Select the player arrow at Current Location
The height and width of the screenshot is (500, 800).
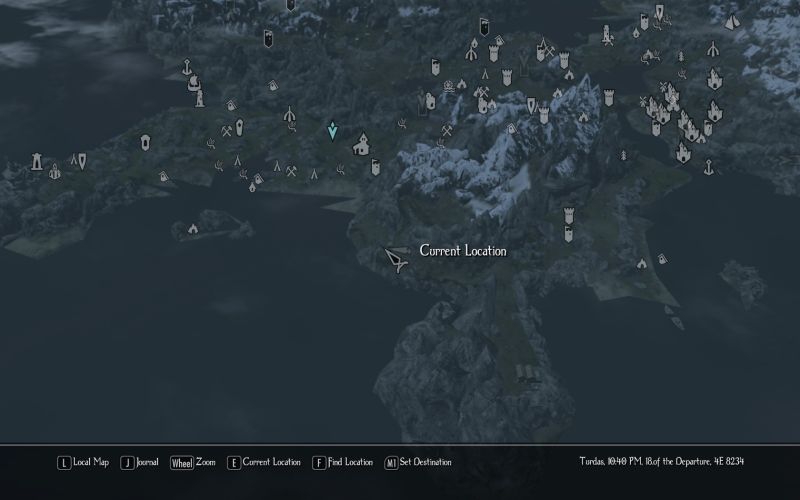[395, 259]
